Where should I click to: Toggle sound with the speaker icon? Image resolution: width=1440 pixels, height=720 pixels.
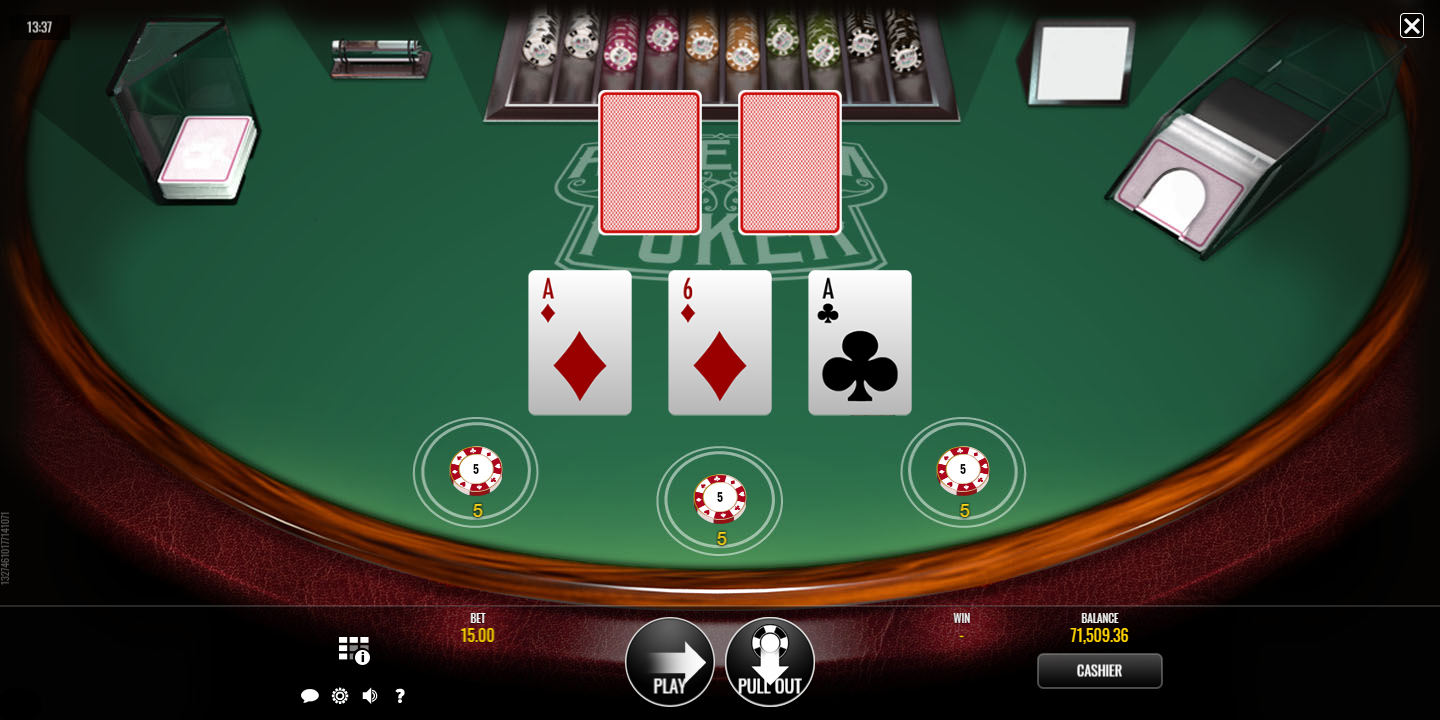[370, 696]
